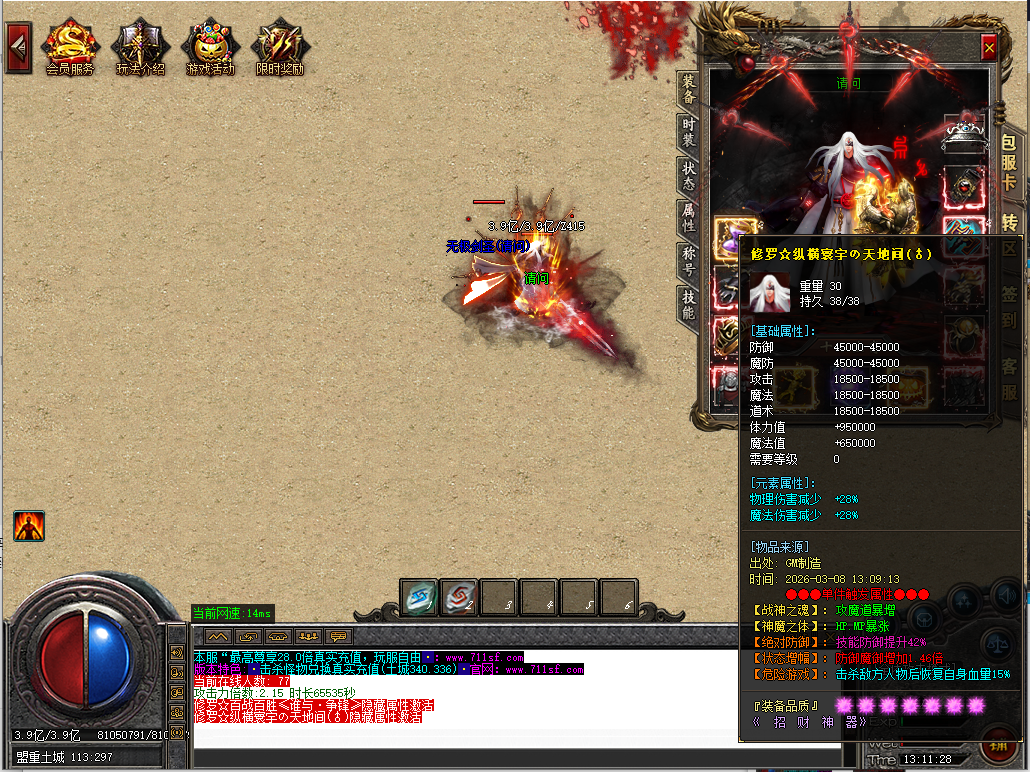Use the blue swirl skill in hotbar slot 1
1030x772 pixels.
pos(419,598)
